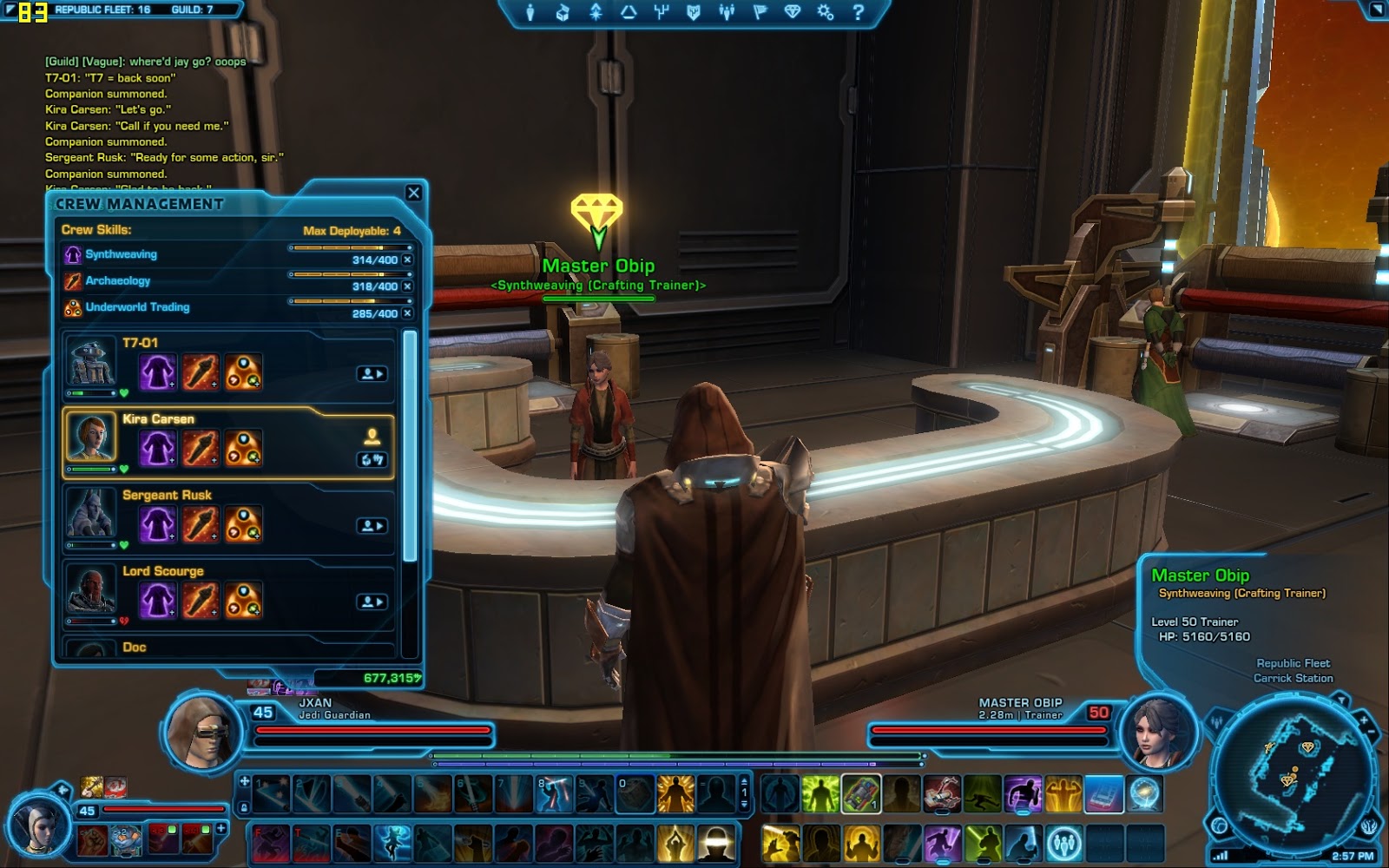The width and height of the screenshot is (1389, 868).
Task: Summon T7-01 as active companion
Action: coord(372,373)
